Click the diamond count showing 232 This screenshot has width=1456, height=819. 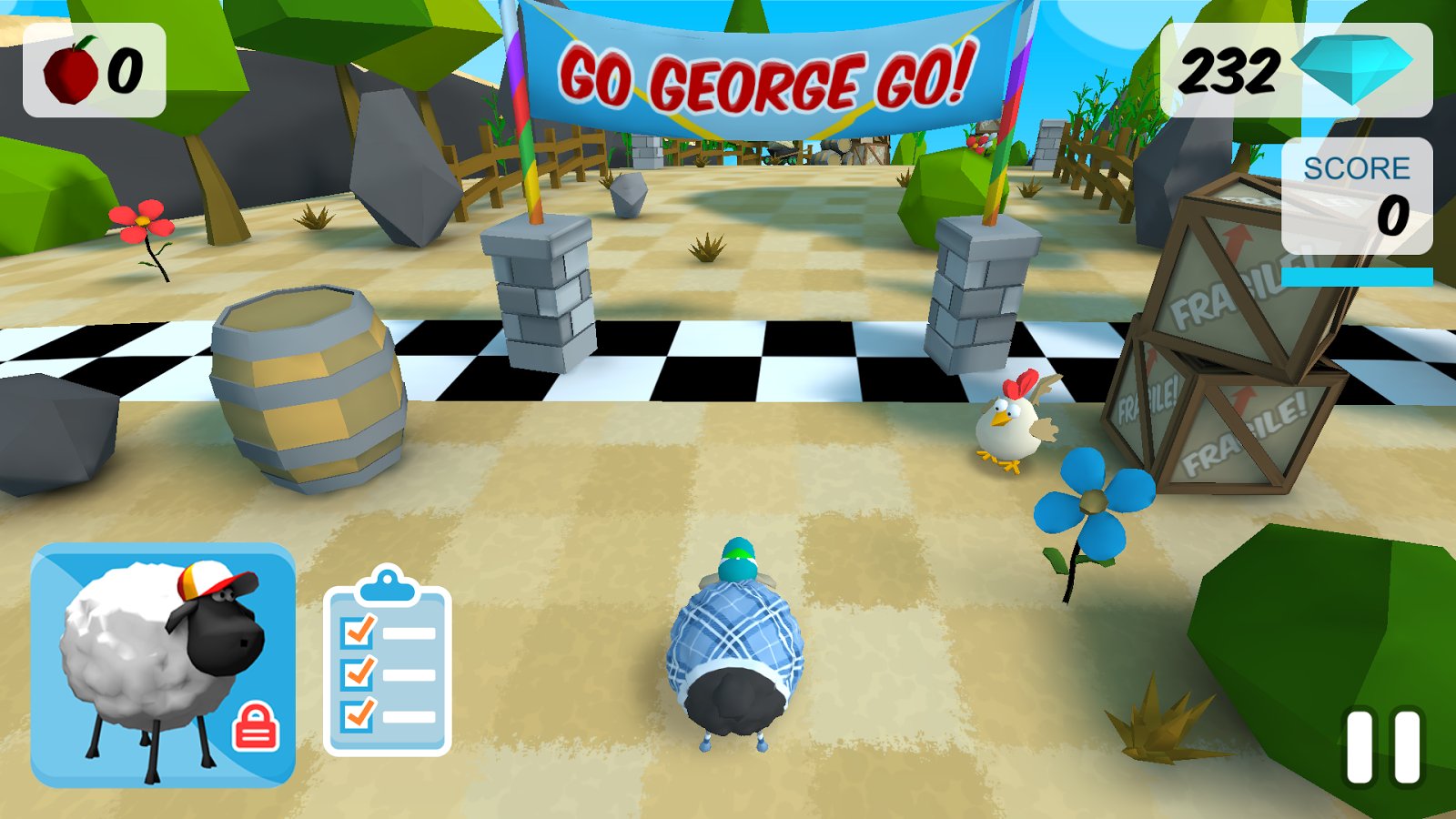coord(1231,70)
